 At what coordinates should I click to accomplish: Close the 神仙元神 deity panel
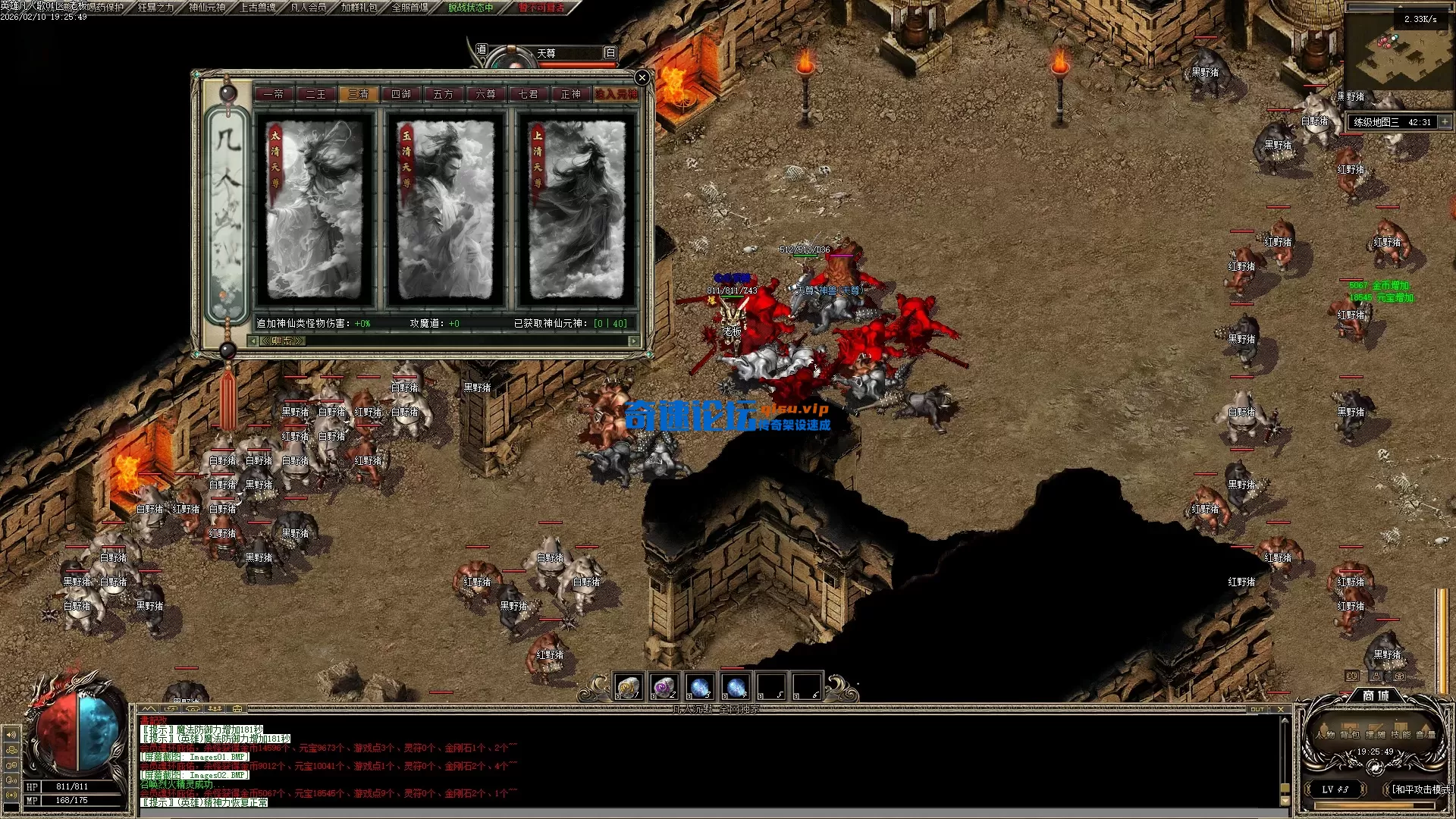(642, 77)
